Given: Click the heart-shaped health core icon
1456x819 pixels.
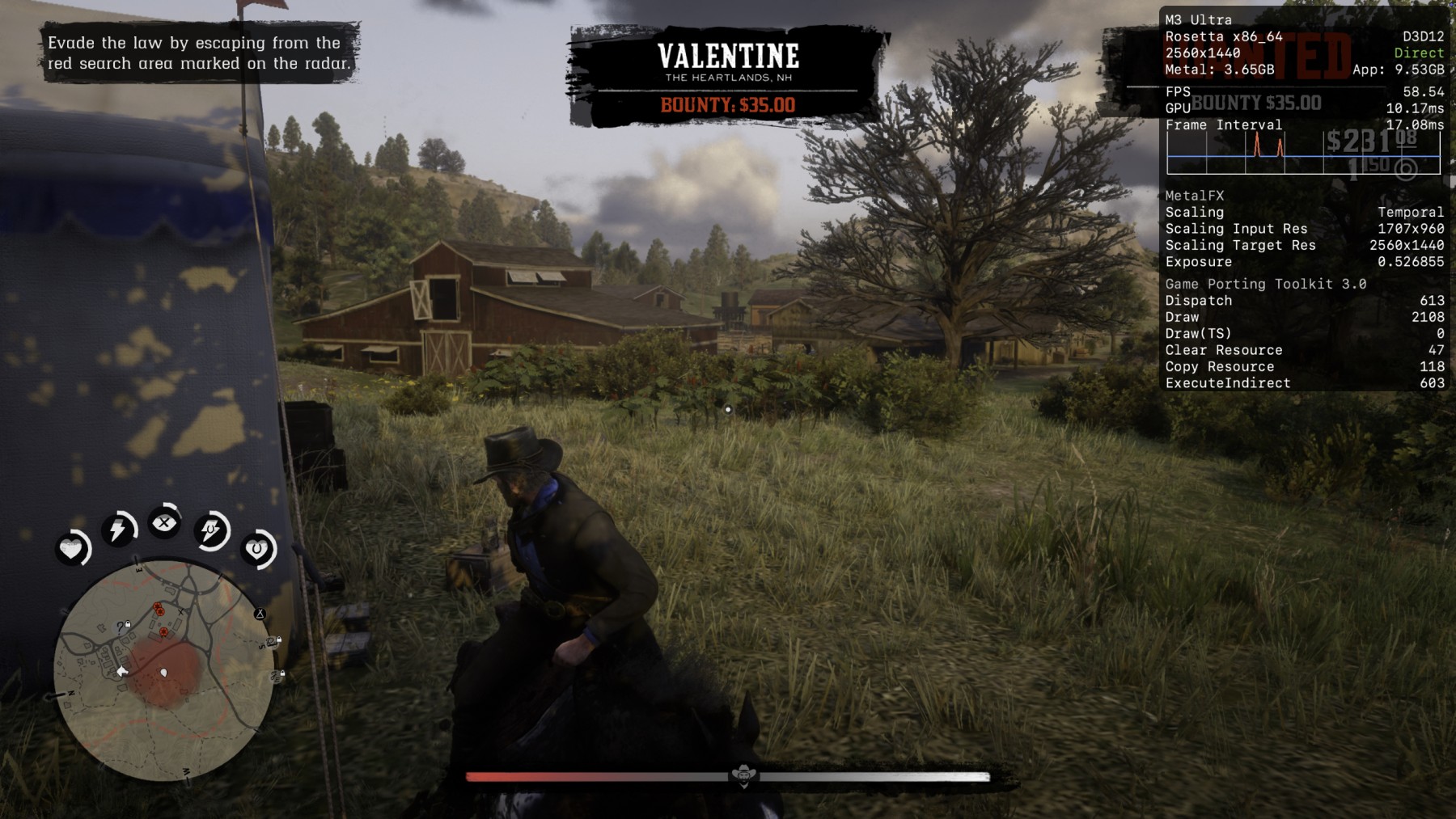Looking at the screenshot, I should coord(71,549).
